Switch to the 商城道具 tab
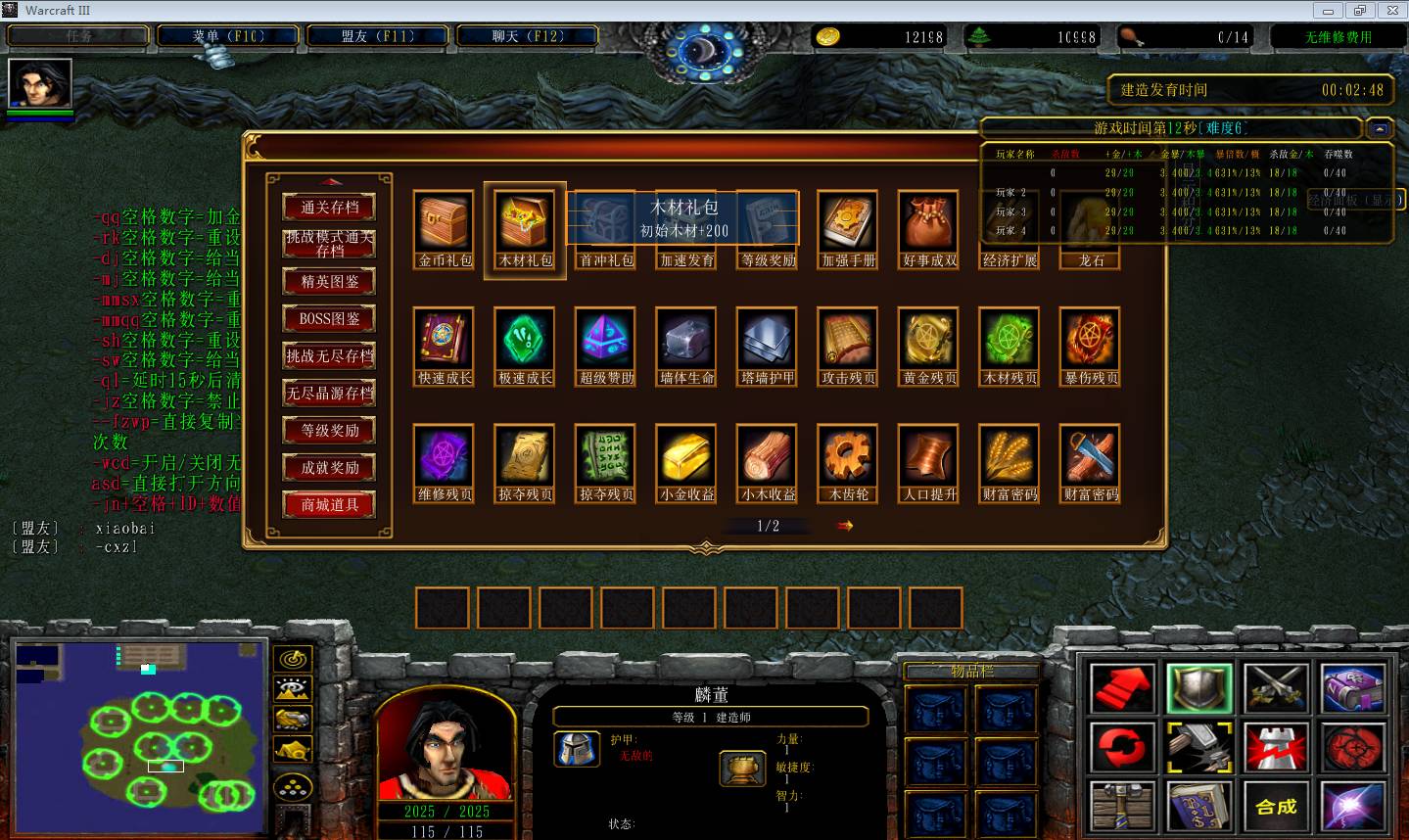This screenshot has height=840, width=1409. click(329, 505)
